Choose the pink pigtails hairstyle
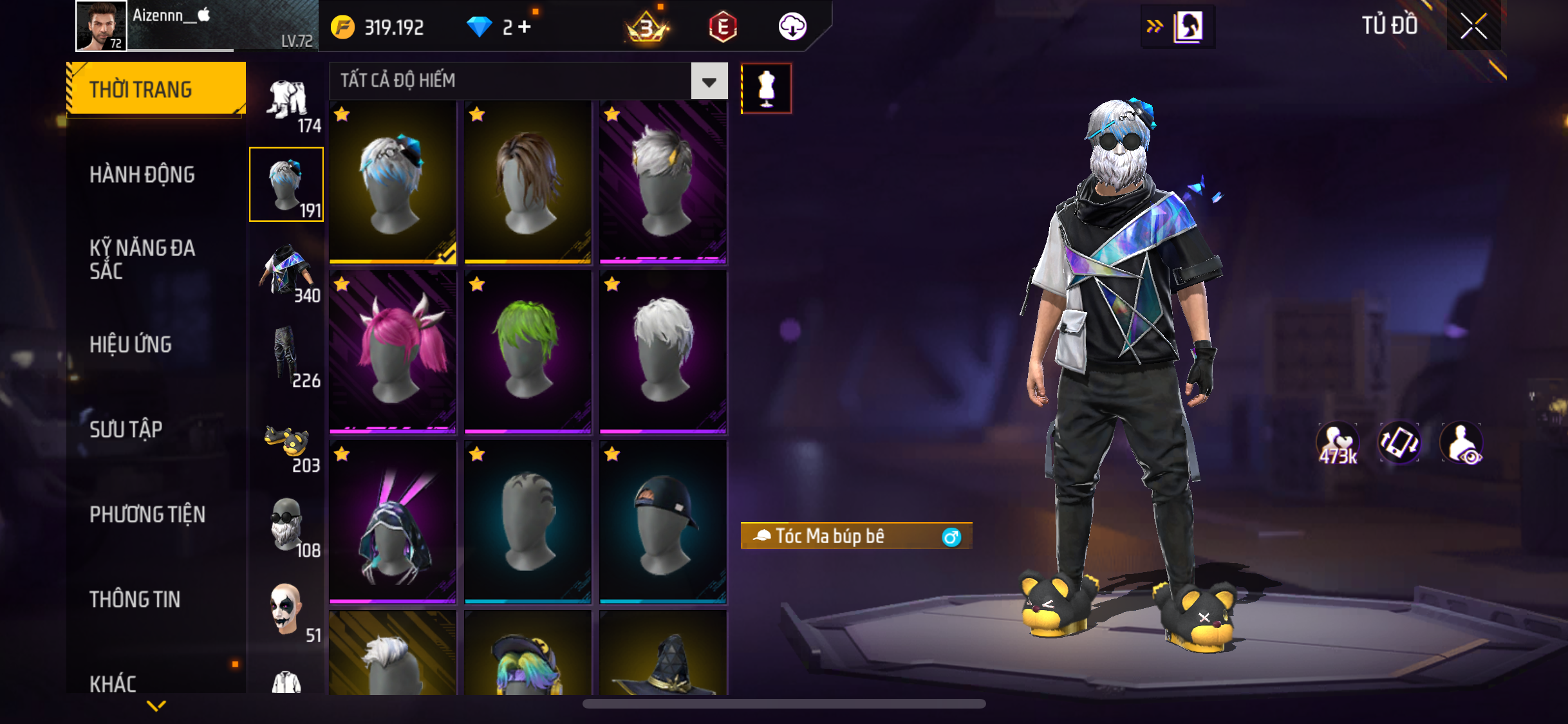 [x=393, y=351]
